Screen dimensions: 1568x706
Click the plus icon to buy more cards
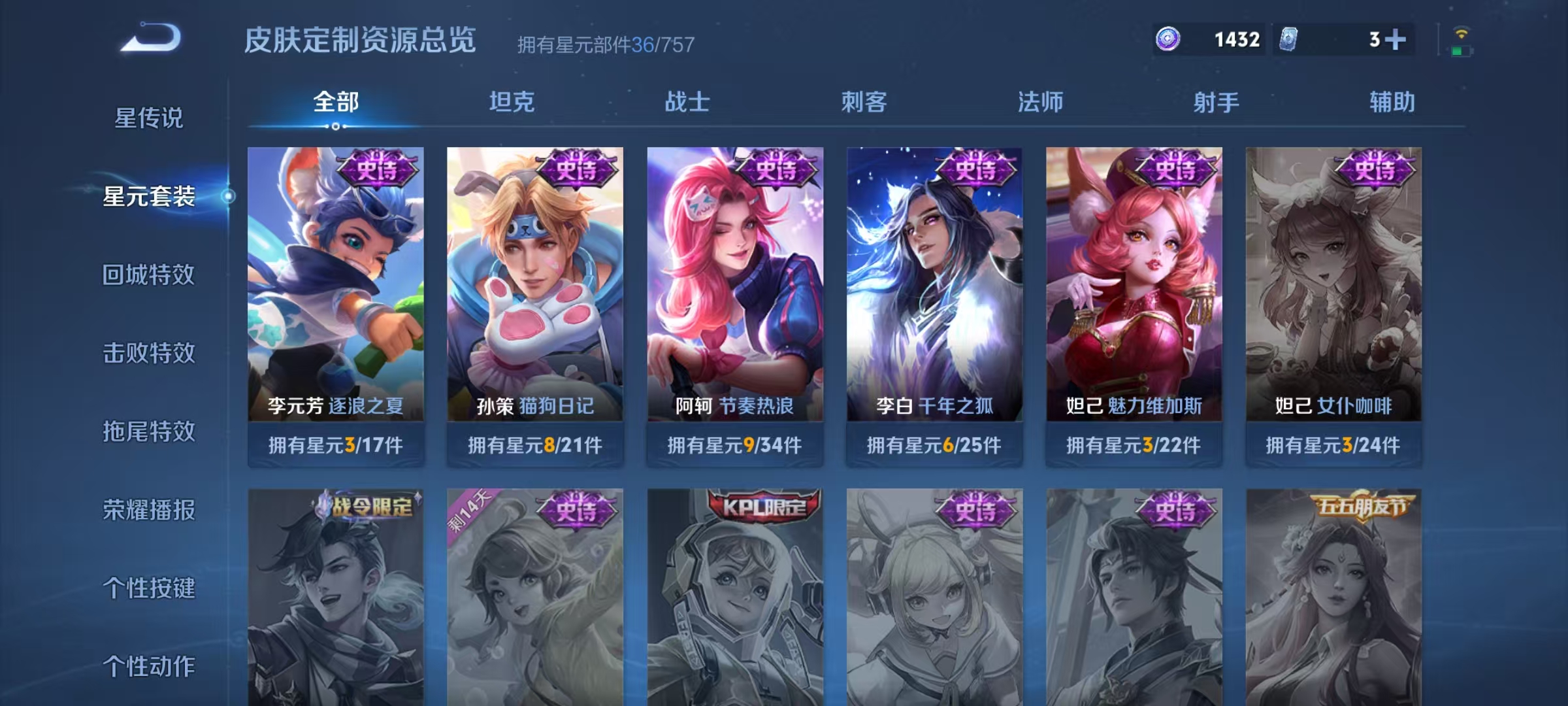click(1395, 39)
